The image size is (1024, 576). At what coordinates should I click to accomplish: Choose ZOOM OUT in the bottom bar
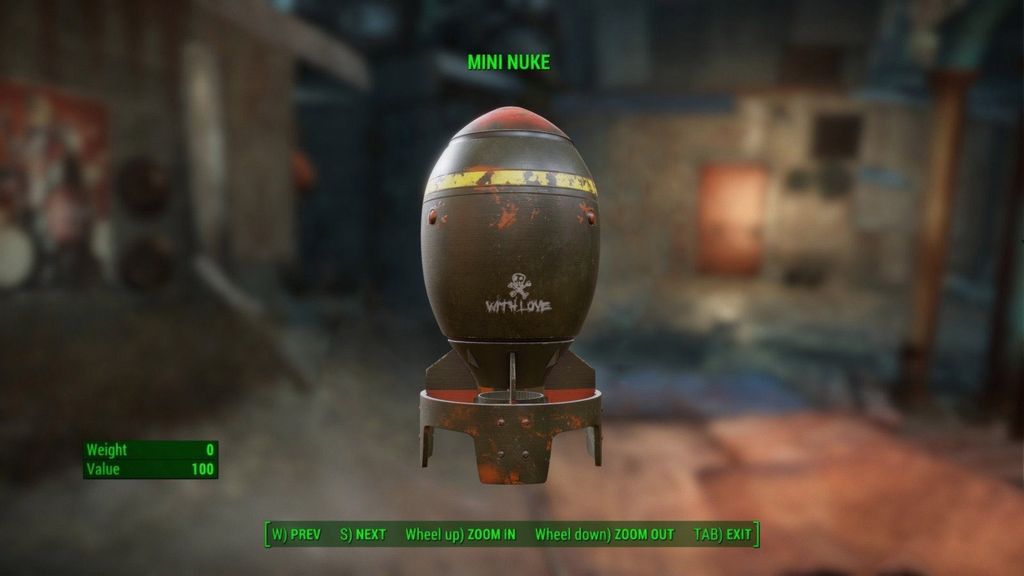pyautogui.click(x=604, y=535)
